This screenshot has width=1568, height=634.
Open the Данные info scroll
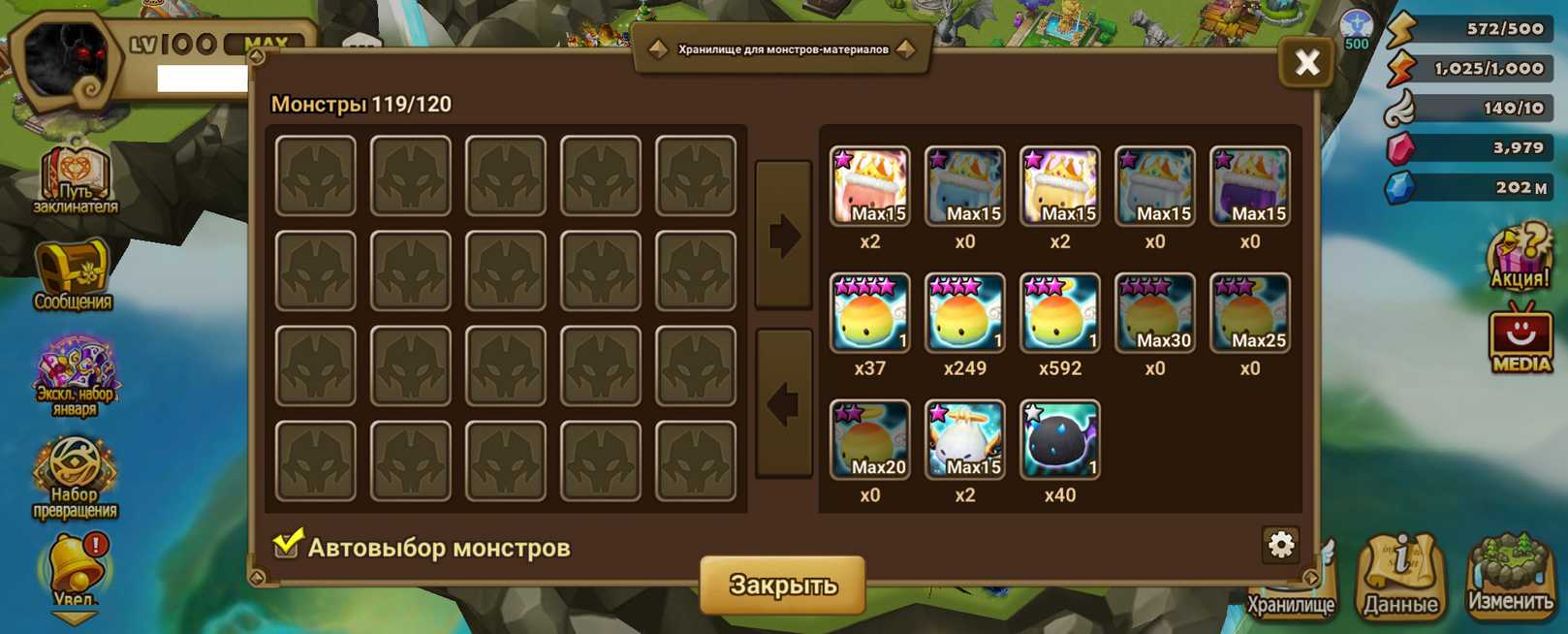[x=1400, y=577]
